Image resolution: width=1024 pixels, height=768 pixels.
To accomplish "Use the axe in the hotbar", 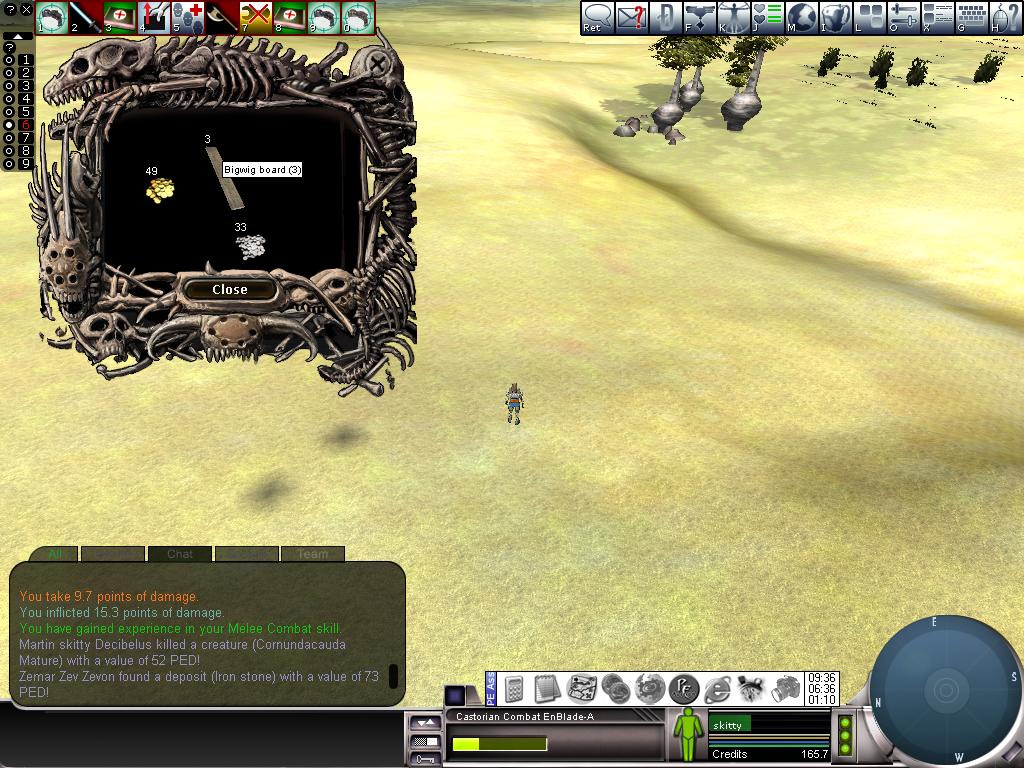I will (x=222, y=17).
